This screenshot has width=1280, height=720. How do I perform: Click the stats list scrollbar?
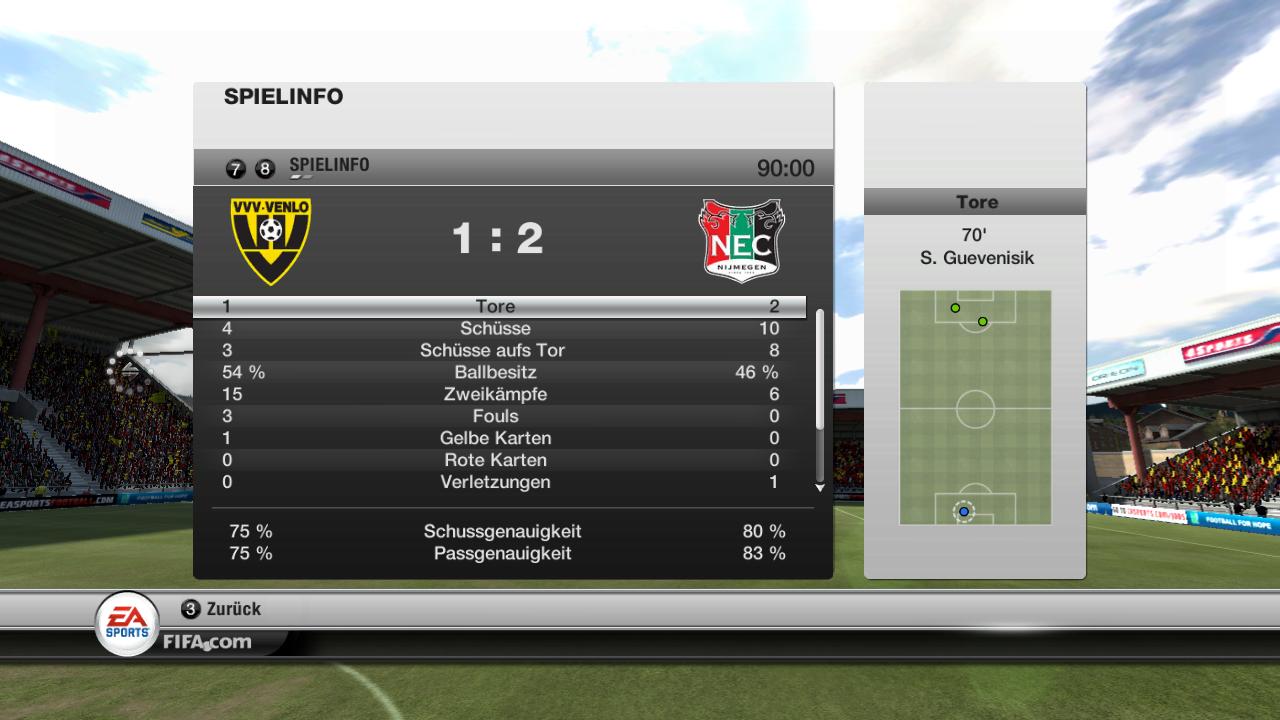click(820, 370)
